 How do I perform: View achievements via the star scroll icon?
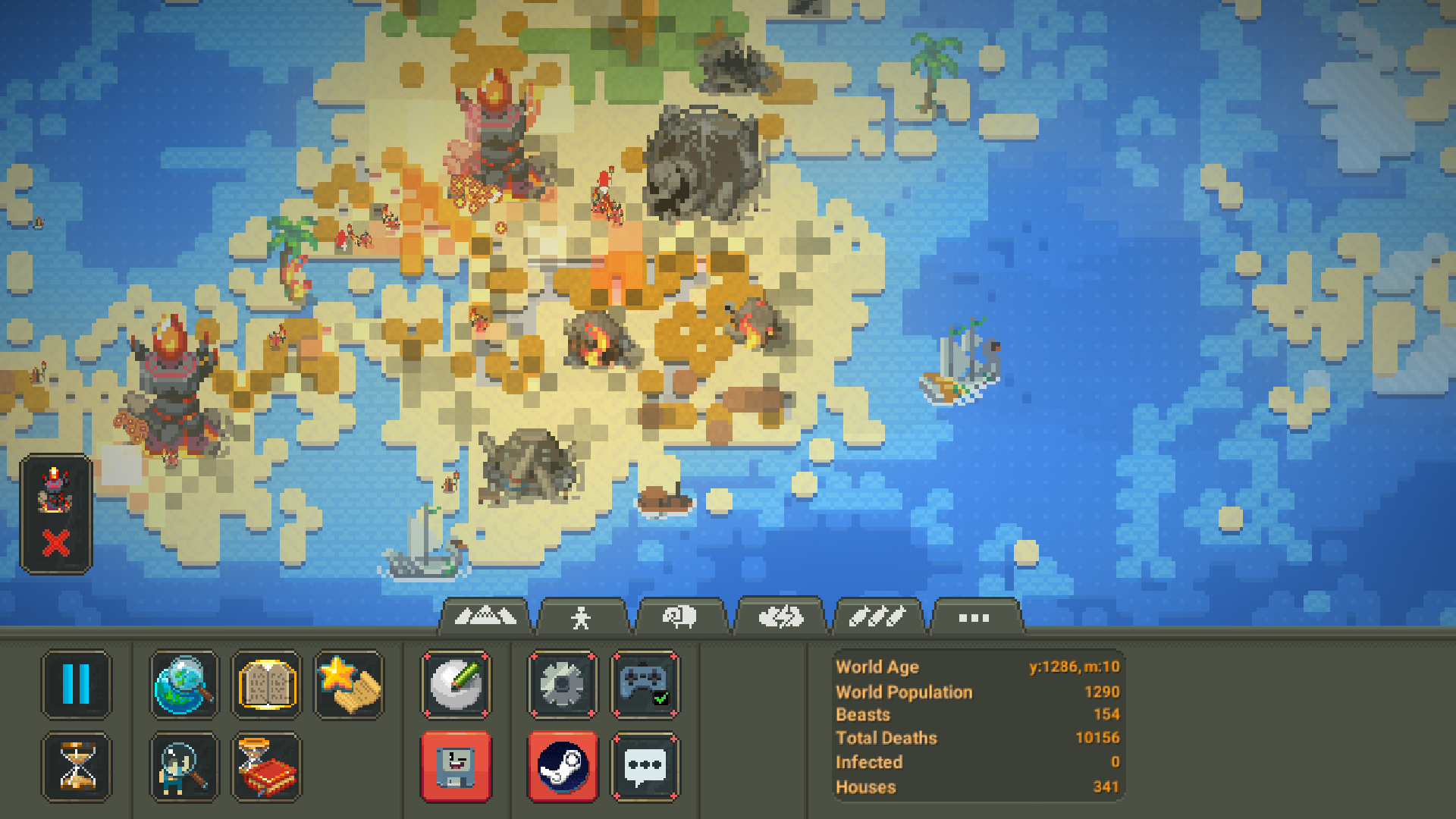click(x=347, y=686)
